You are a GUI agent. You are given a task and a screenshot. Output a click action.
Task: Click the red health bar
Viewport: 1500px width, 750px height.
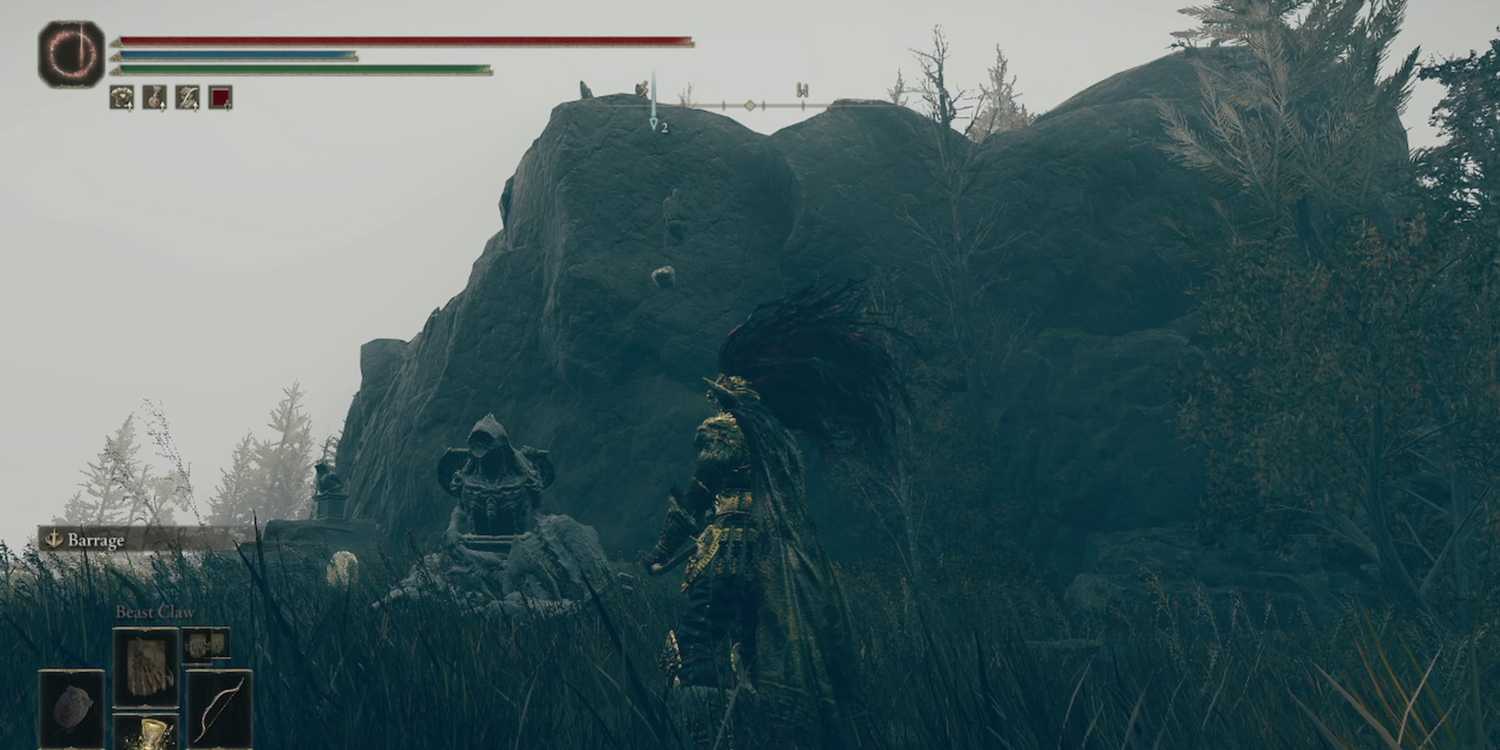pyautogui.click(x=400, y=39)
